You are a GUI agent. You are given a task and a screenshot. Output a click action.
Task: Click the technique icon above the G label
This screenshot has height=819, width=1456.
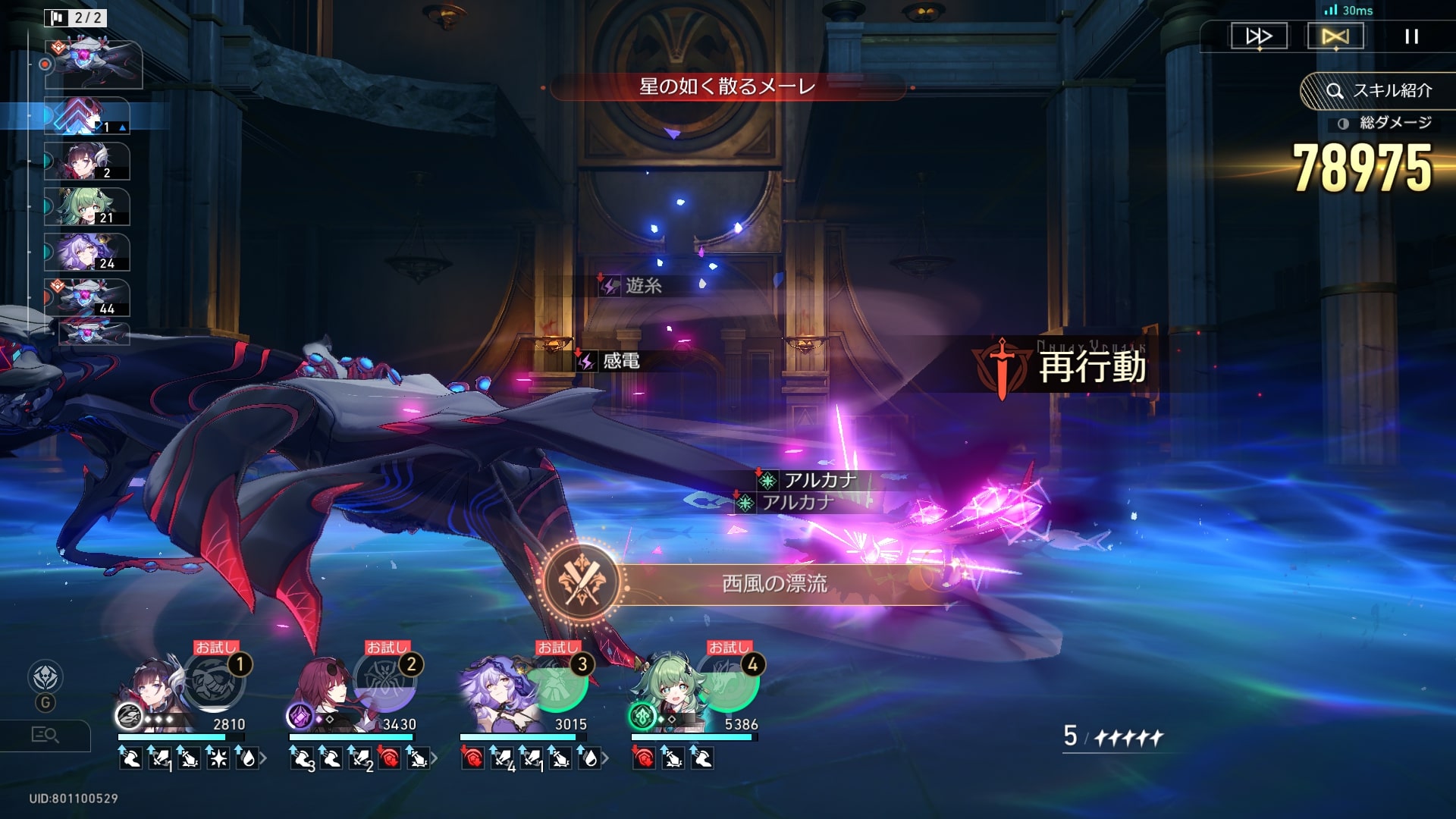(x=45, y=677)
